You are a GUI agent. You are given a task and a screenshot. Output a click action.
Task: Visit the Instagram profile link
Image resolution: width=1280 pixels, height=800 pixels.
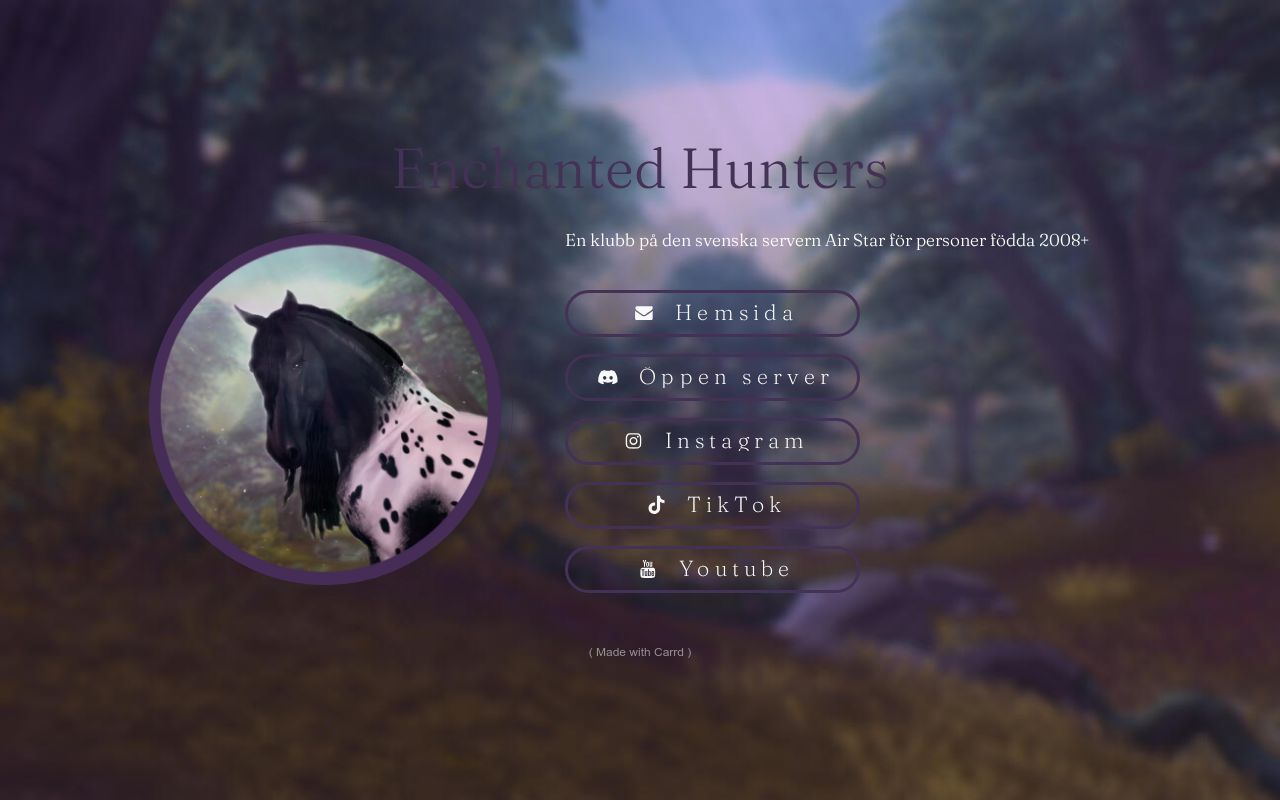click(x=712, y=441)
